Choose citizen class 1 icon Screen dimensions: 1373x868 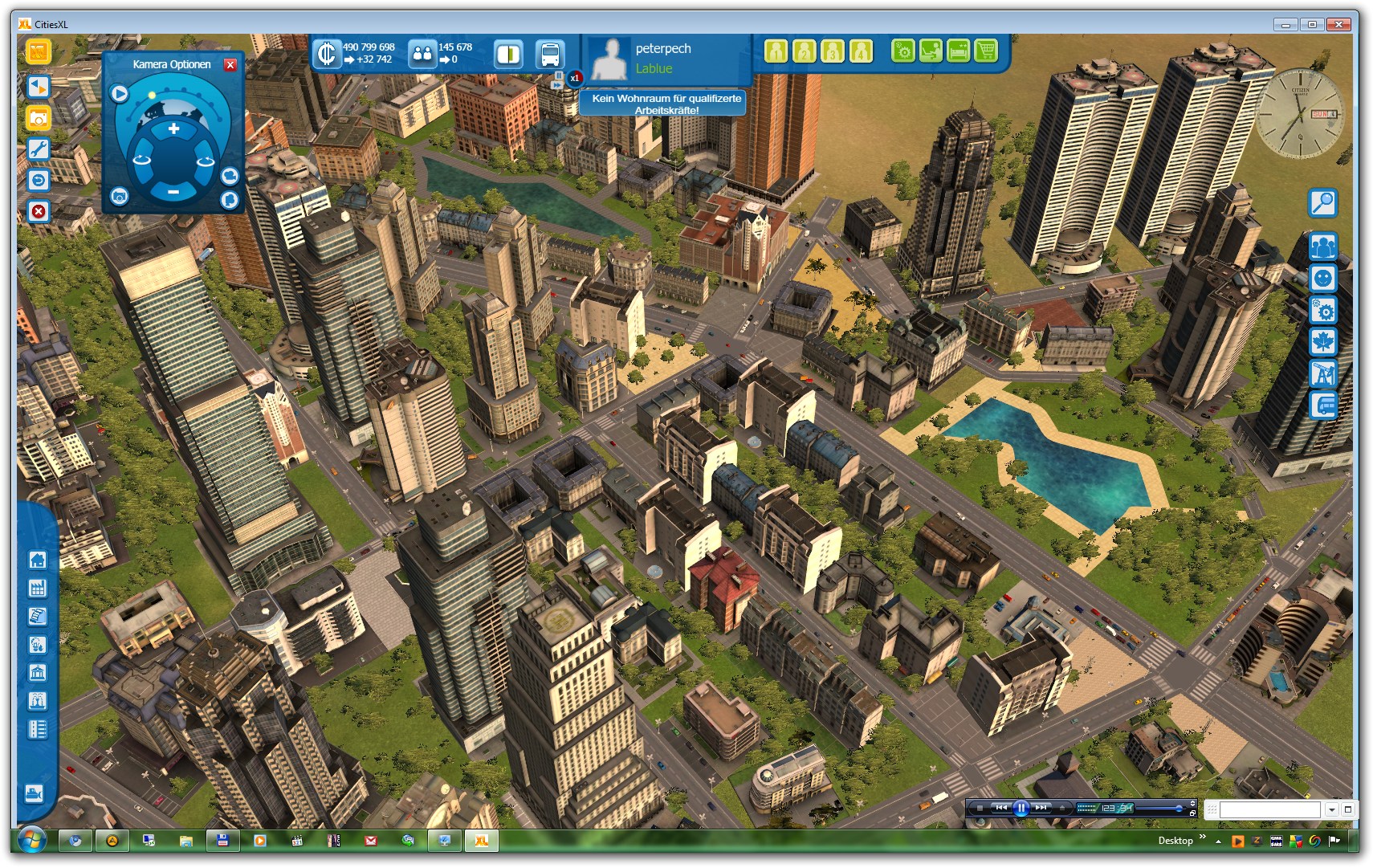pos(776,51)
